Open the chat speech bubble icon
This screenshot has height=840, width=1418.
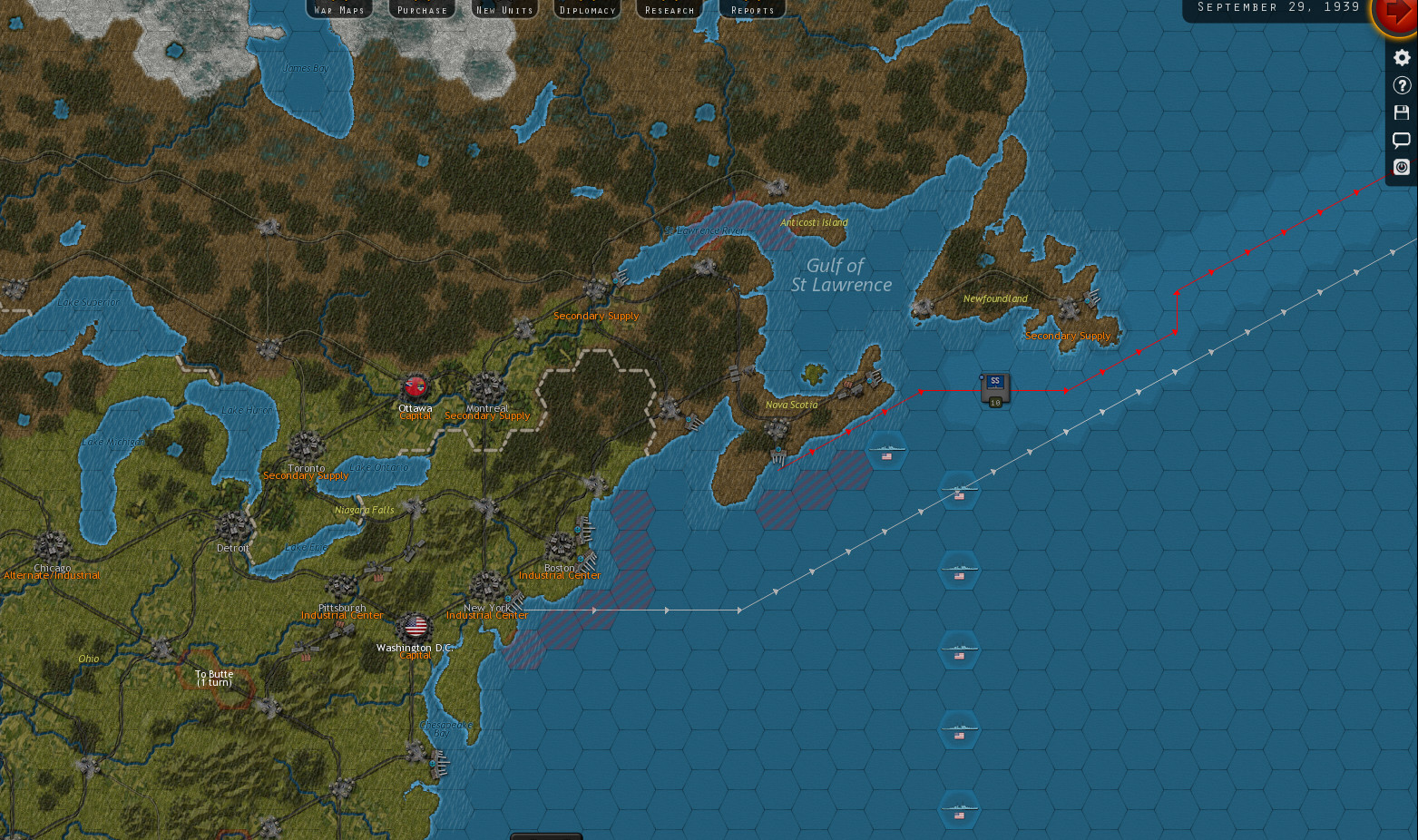coord(1402,140)
